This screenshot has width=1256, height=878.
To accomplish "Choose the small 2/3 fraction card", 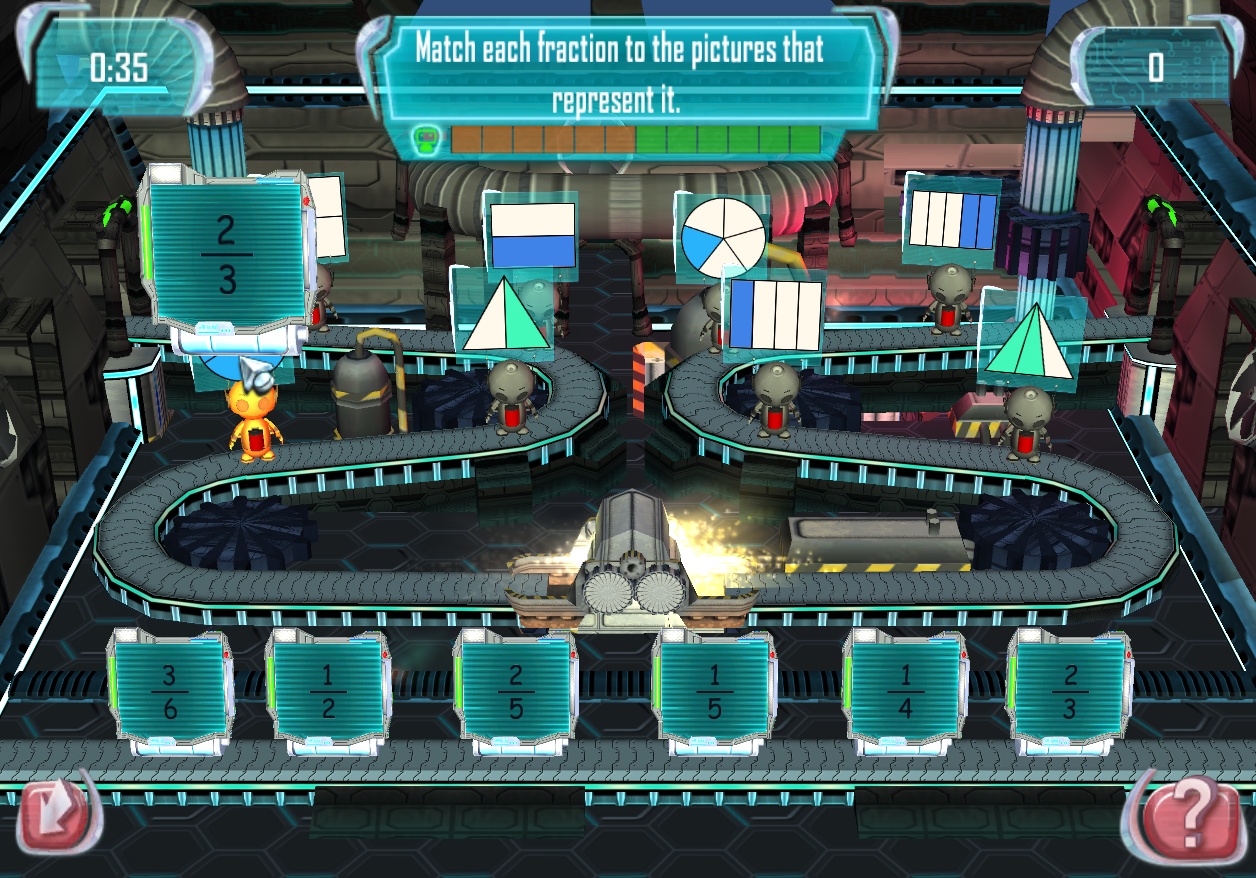I will [1069, 692].
